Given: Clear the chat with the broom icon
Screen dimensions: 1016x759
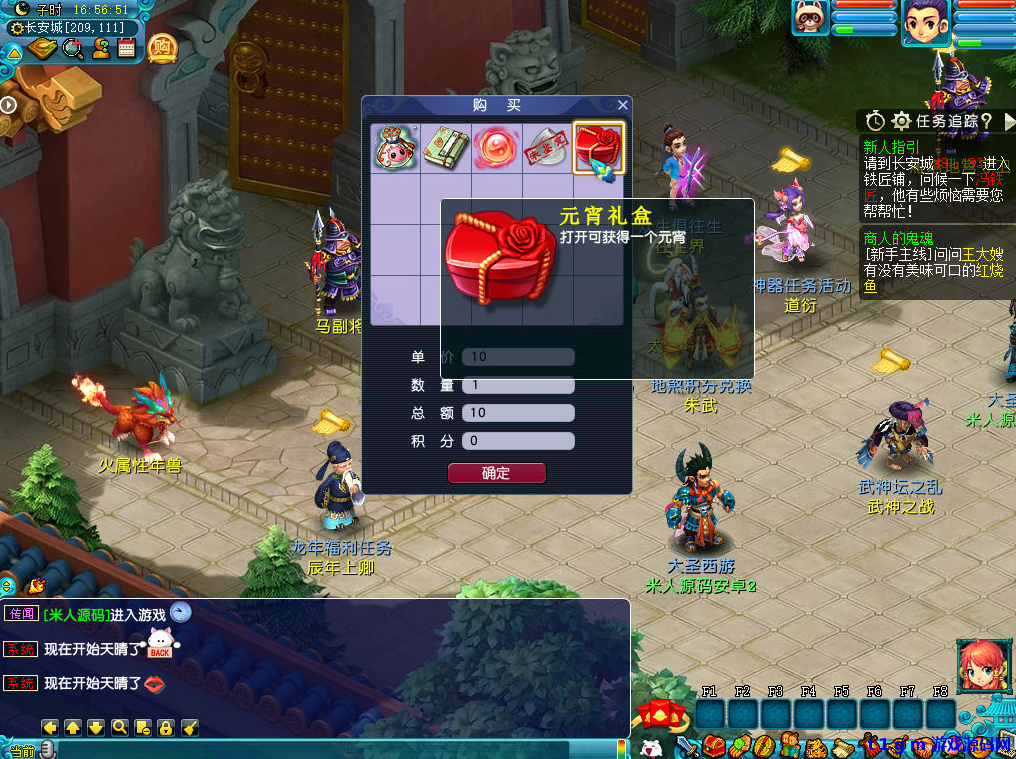Looking at the screenshot, I should 190,727.
